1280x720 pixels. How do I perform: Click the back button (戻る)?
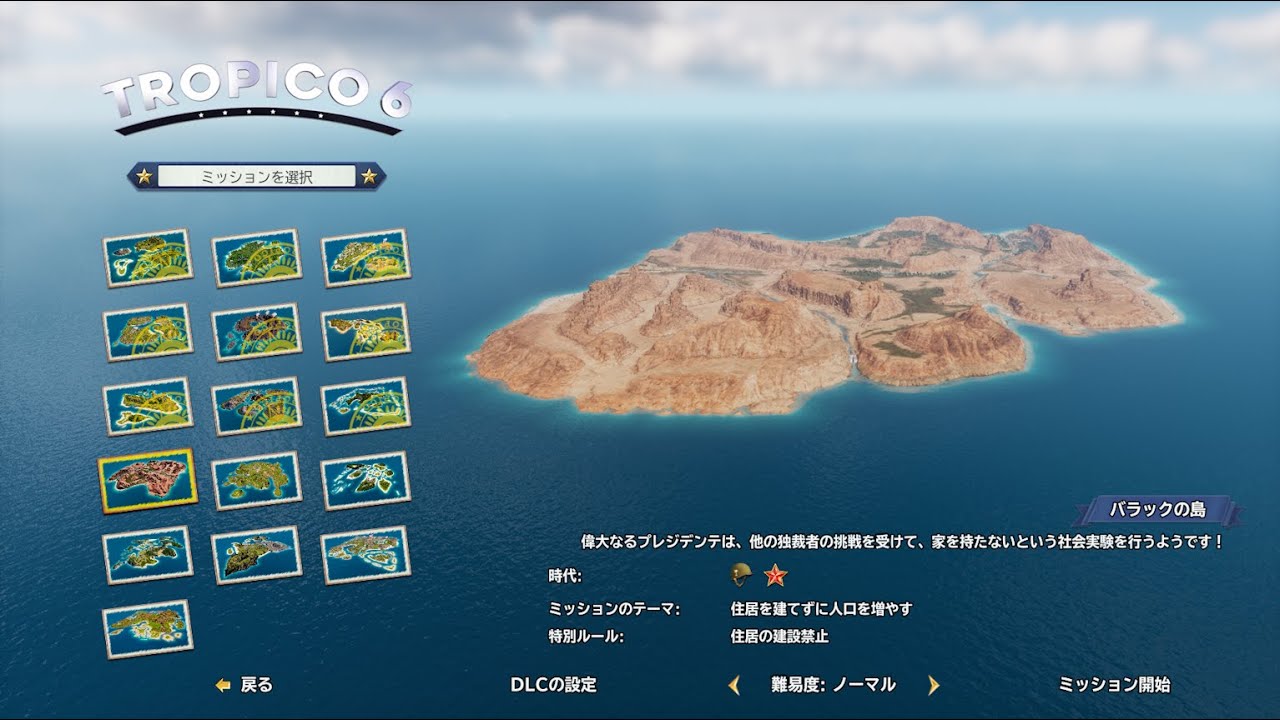245,685
